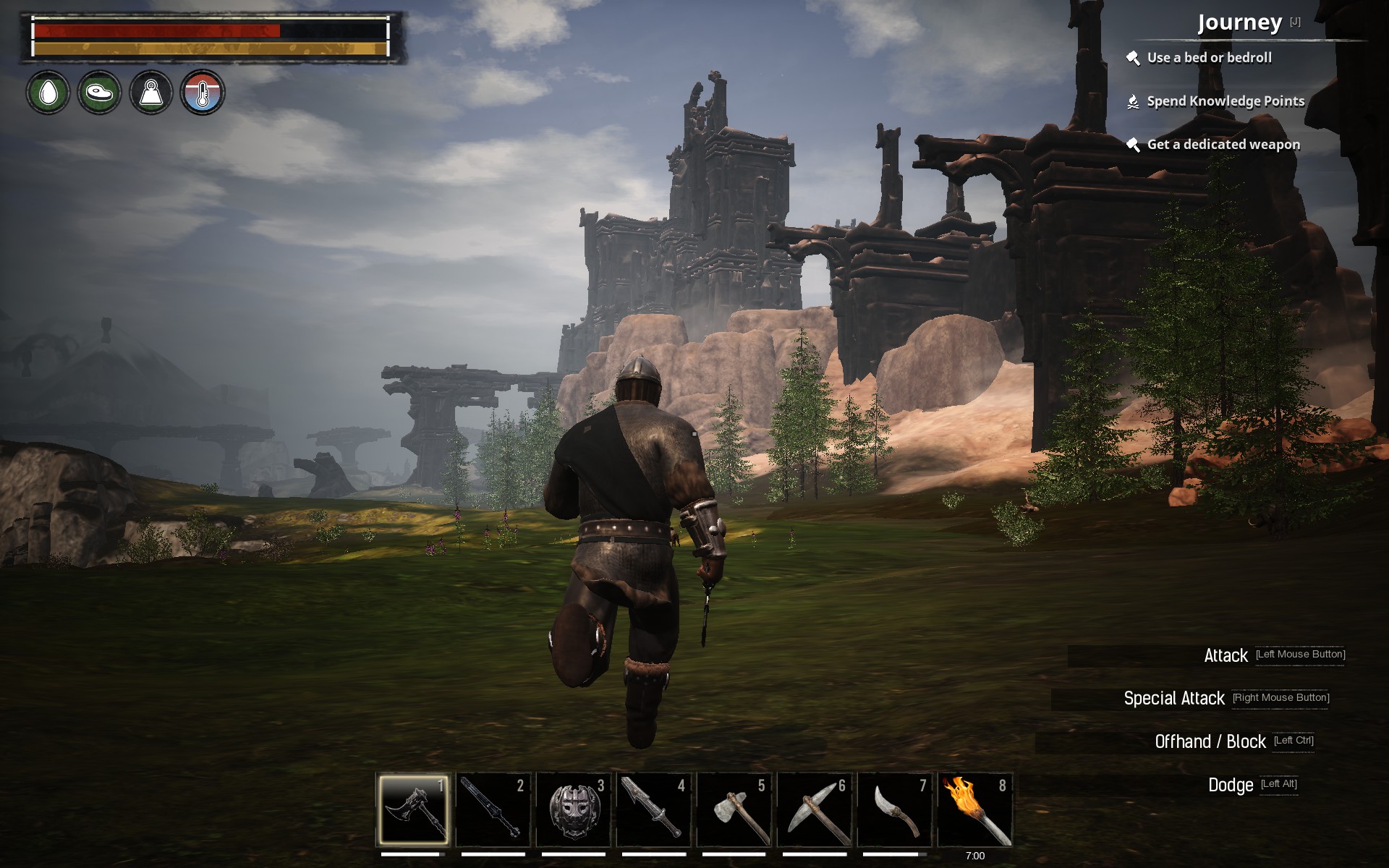Select the battle axe in hotbar slot 1
1389x868 pixels.
(x=413, y=810)
